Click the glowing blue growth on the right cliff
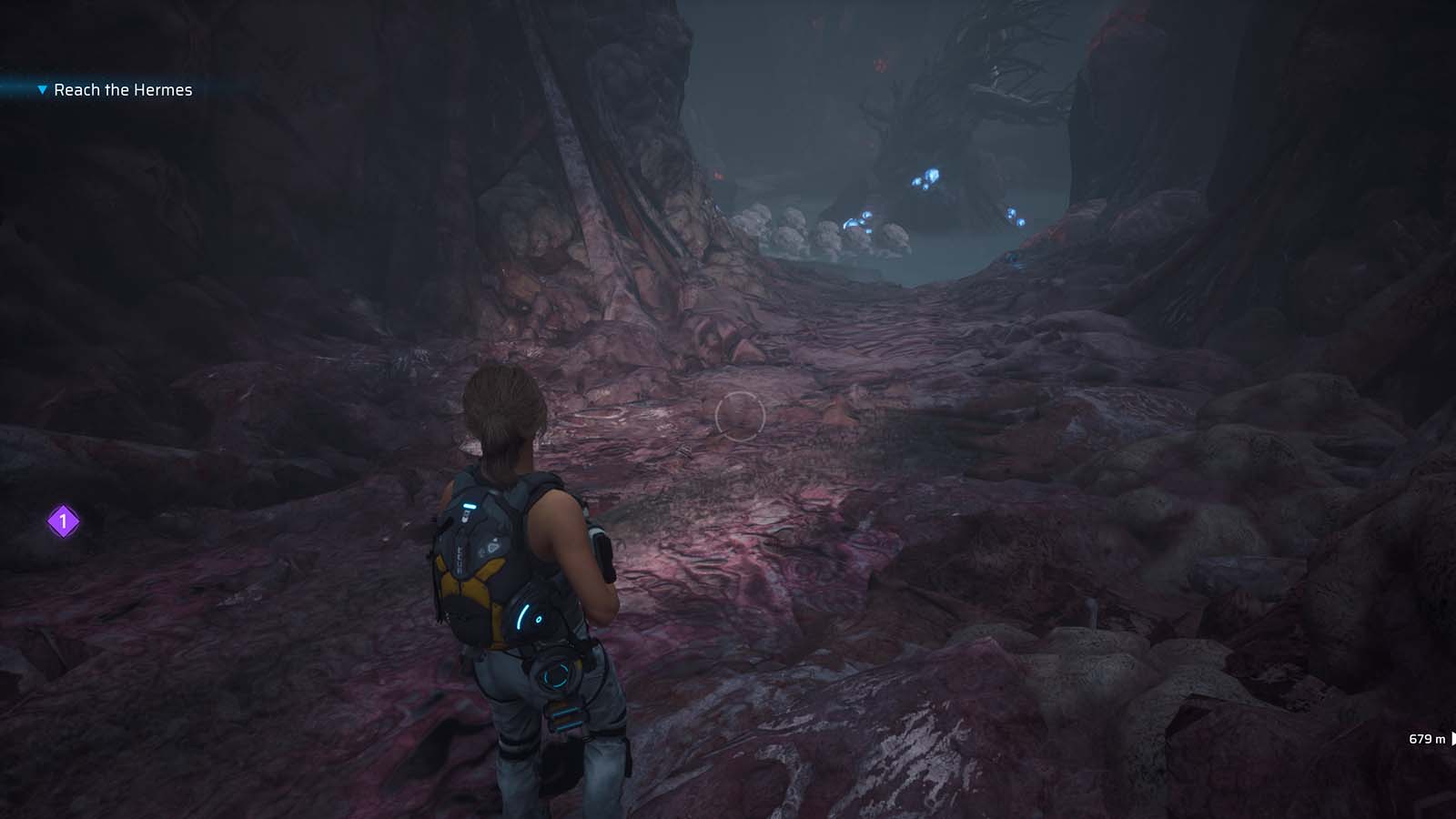Screen dimensions: 1456x819 1016,217
